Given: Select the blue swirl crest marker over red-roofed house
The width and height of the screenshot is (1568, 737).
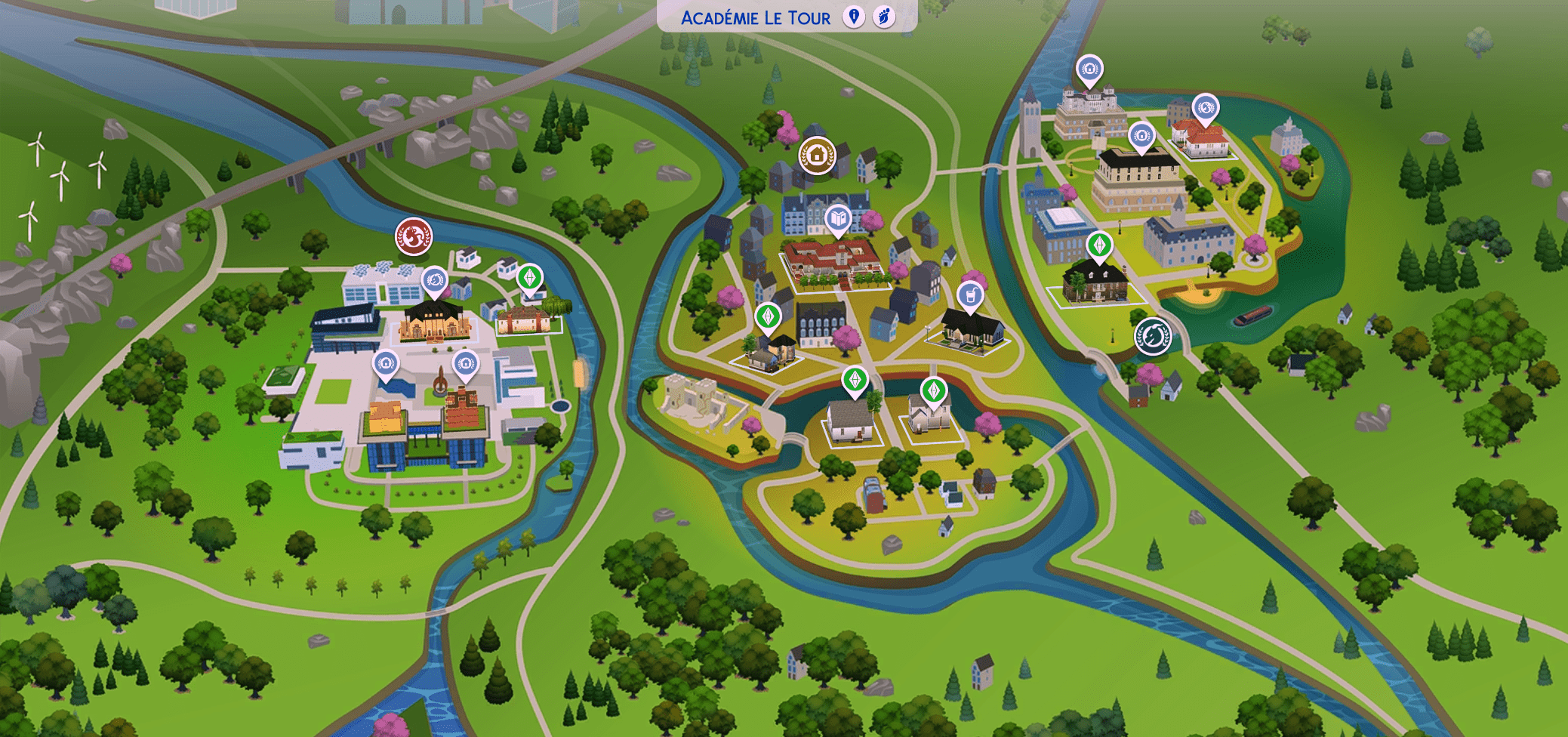Looking at the screenshot, I should 1206,108.
